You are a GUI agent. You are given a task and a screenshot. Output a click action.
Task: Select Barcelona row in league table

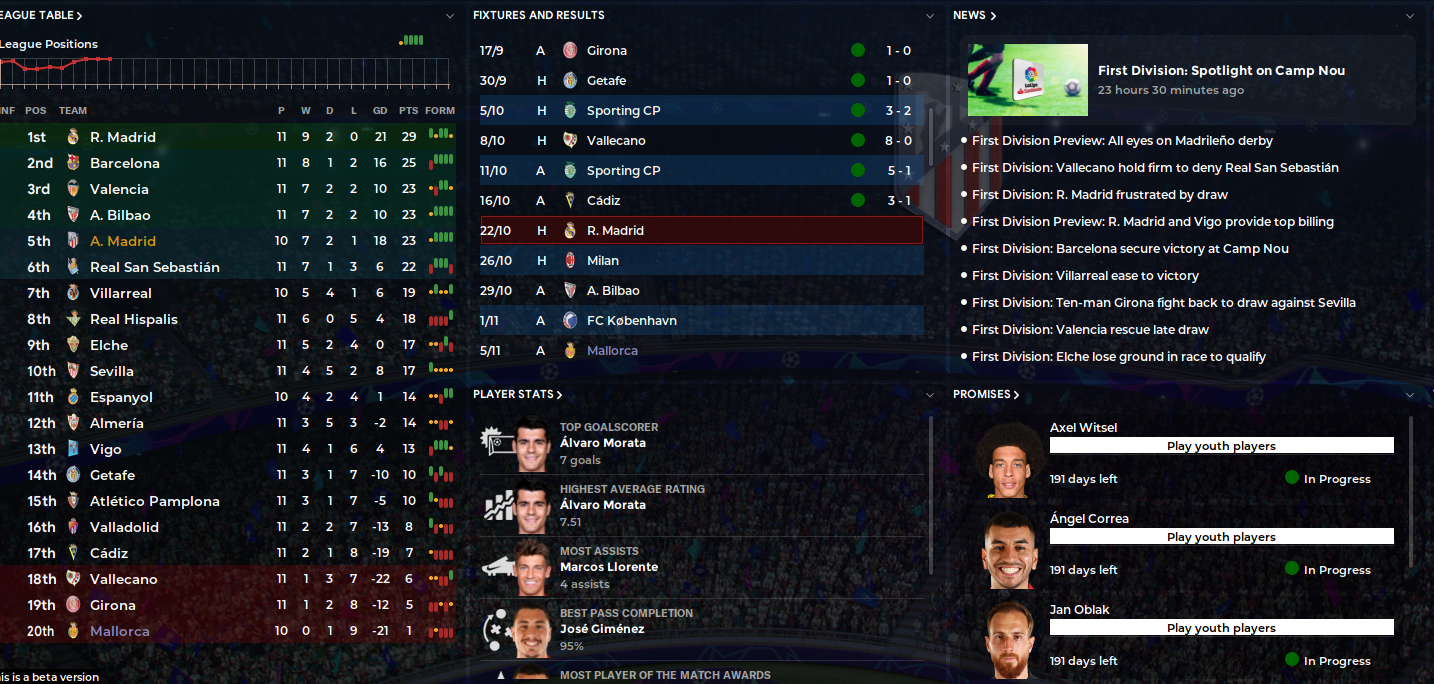[124, 163]
